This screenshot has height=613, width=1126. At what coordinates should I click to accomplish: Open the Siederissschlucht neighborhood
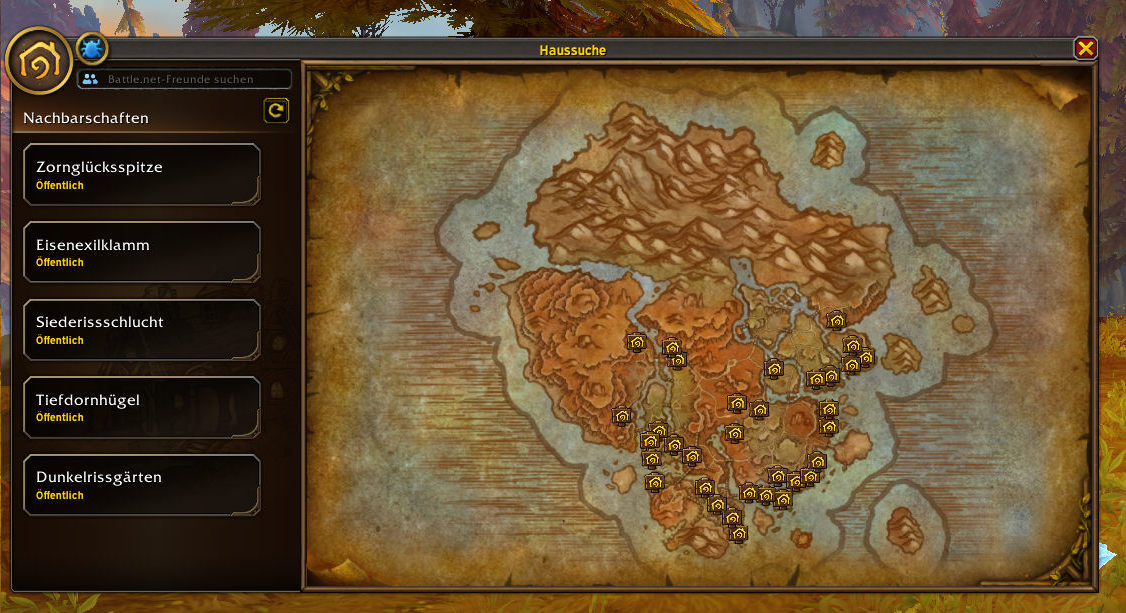click(141, 330)
